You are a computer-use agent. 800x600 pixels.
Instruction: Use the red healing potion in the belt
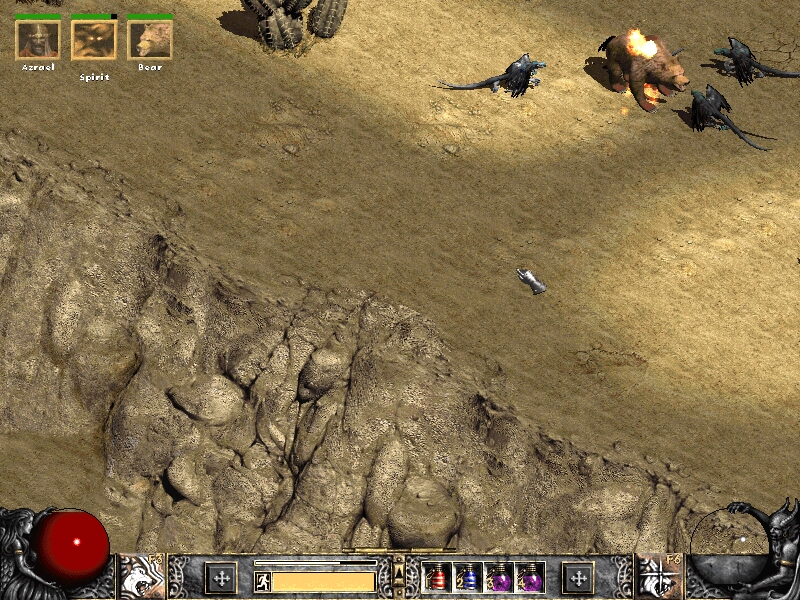[437, 577]
